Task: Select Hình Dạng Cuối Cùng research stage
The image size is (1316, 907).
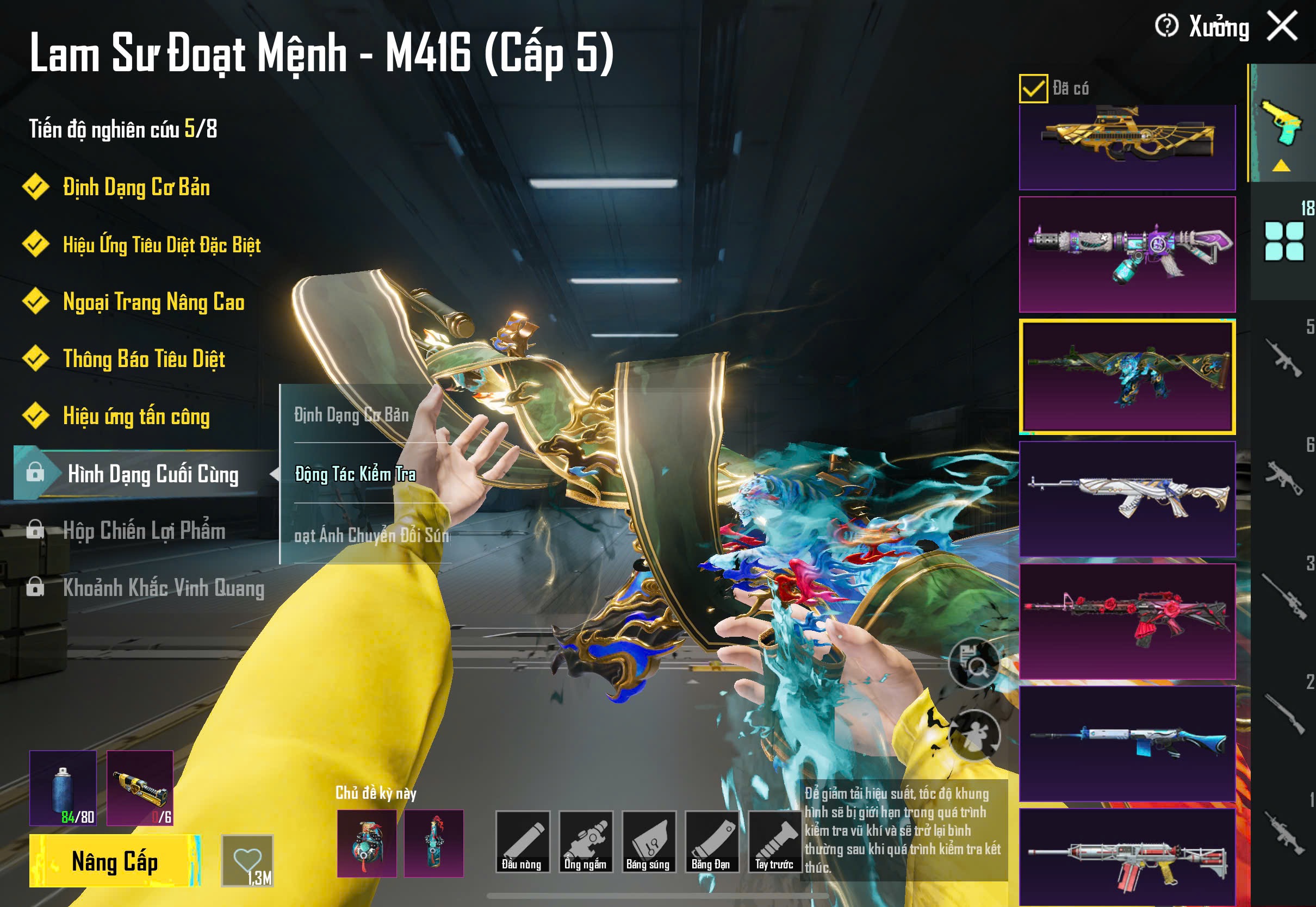Action: point(152,474)
